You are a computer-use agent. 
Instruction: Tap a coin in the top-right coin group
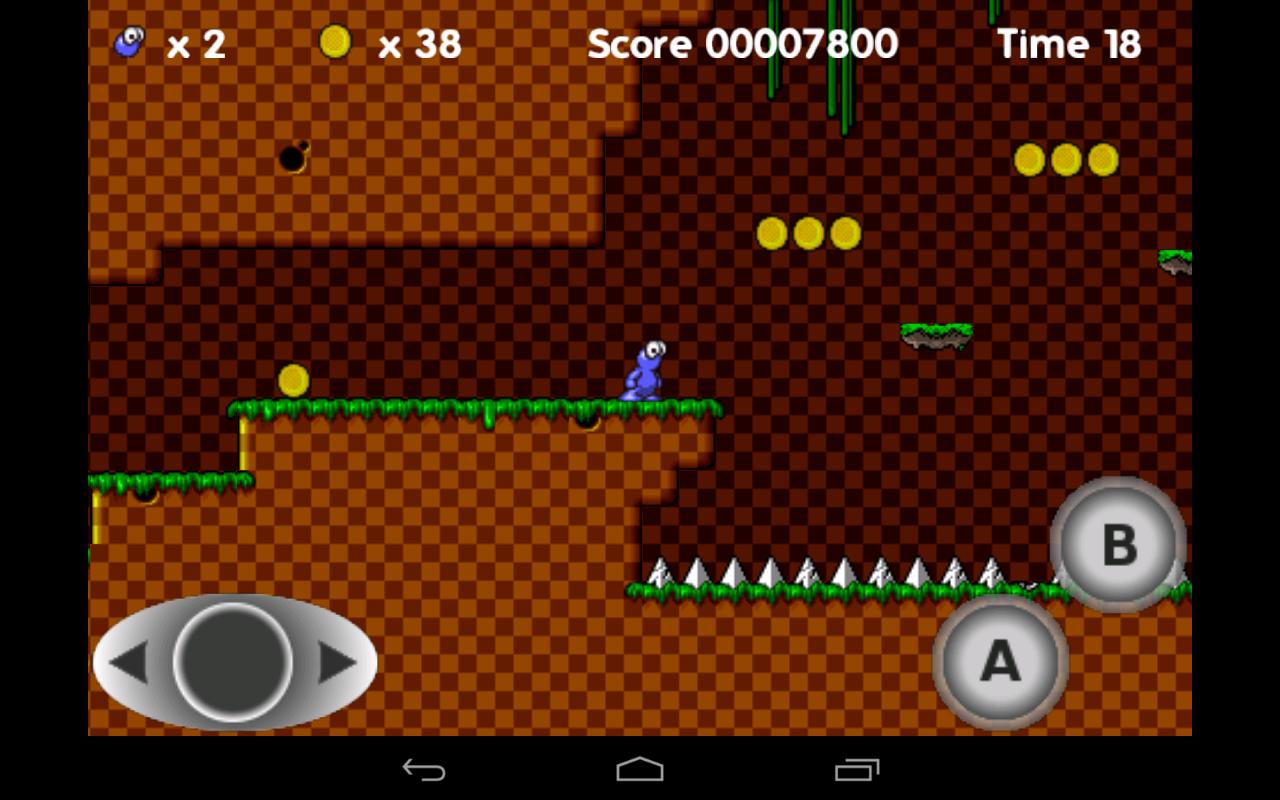[x=1063, y=158]
